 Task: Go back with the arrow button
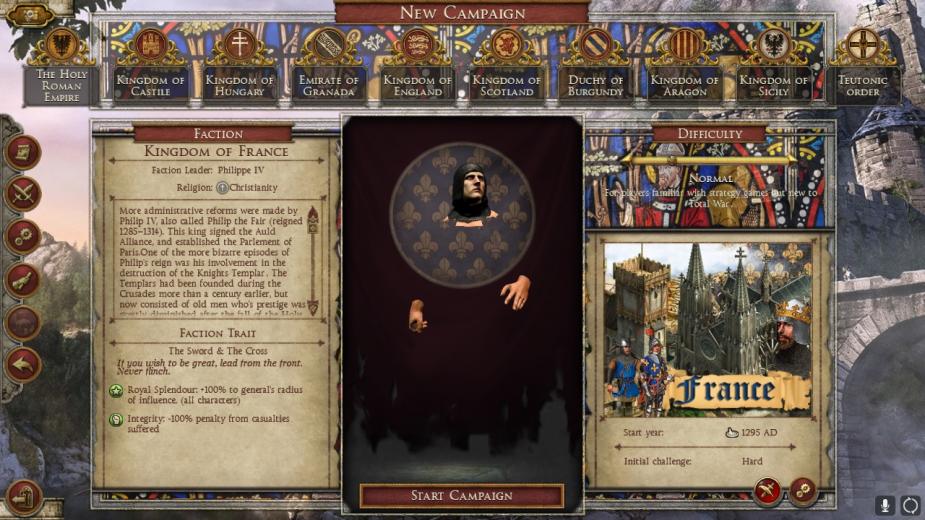point(22,364)
